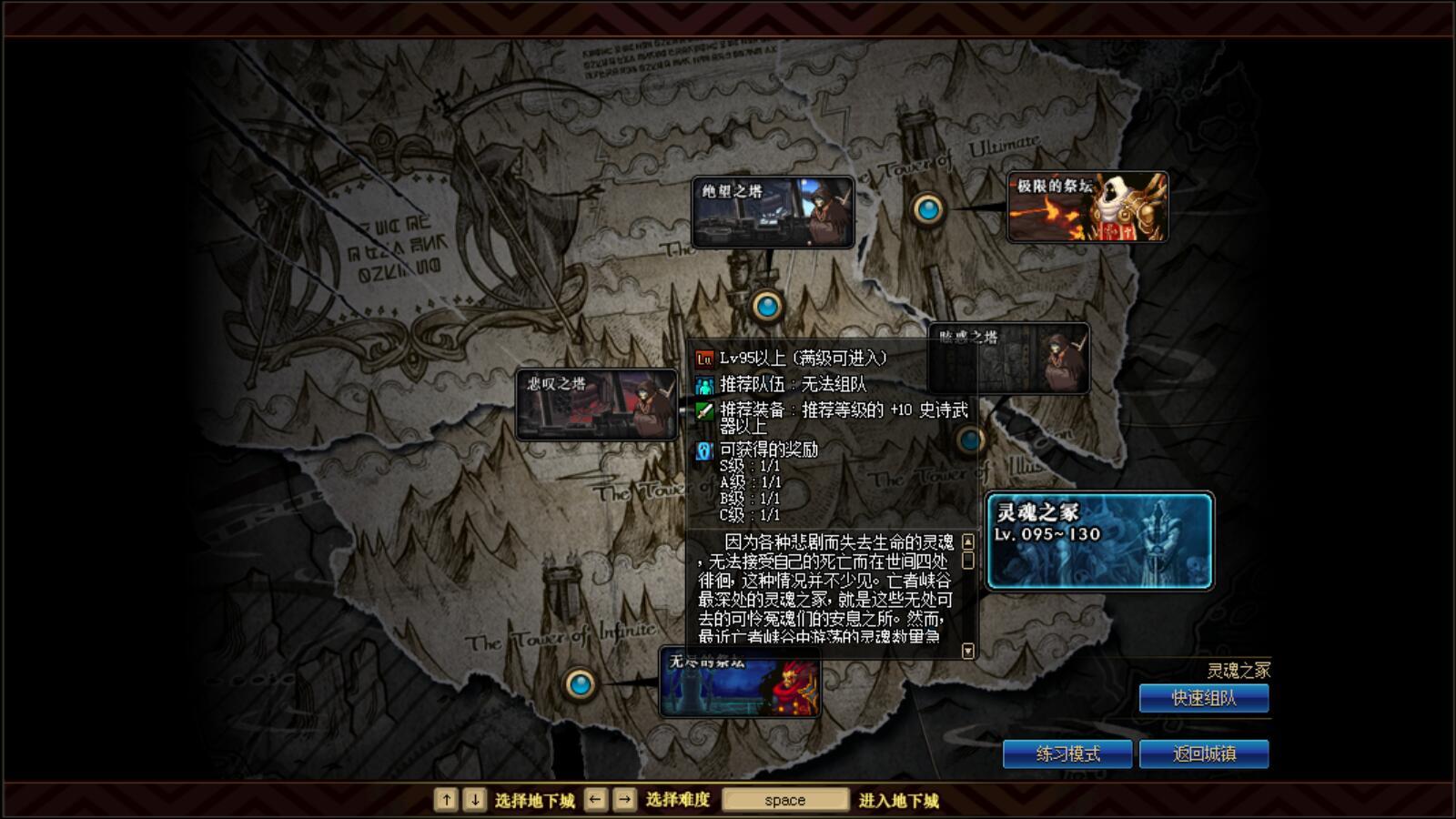The width and height of the screenshot is (1456, 819).
Task: Click the left arrow key for 选择难度
Action: coord(596,799)
